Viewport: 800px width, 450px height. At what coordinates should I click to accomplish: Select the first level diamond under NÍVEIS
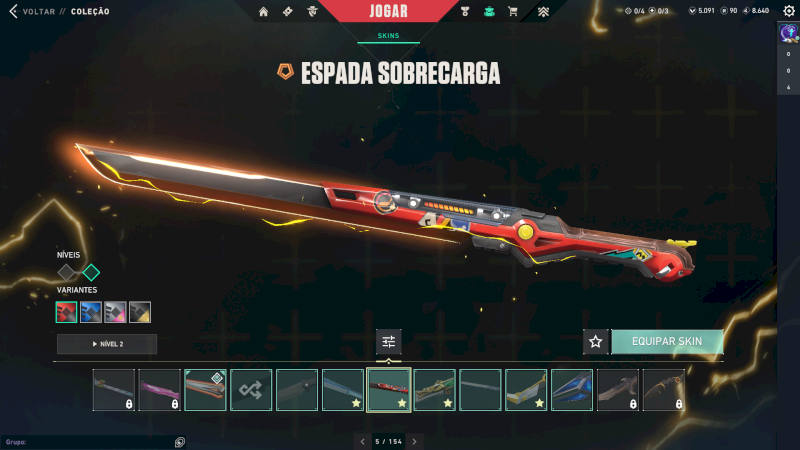tap(67, 272)
